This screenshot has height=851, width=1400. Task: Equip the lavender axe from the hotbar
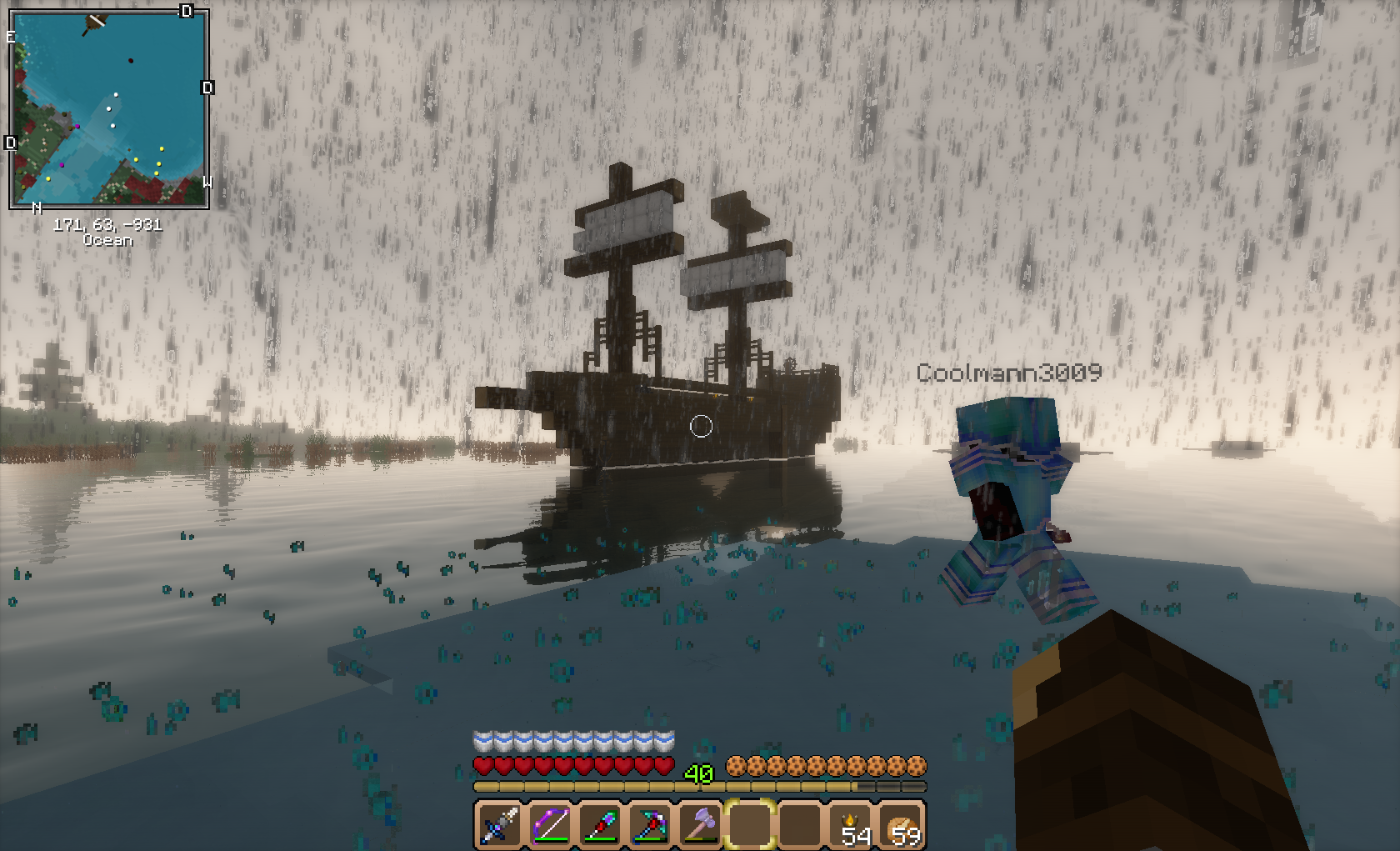700,825
